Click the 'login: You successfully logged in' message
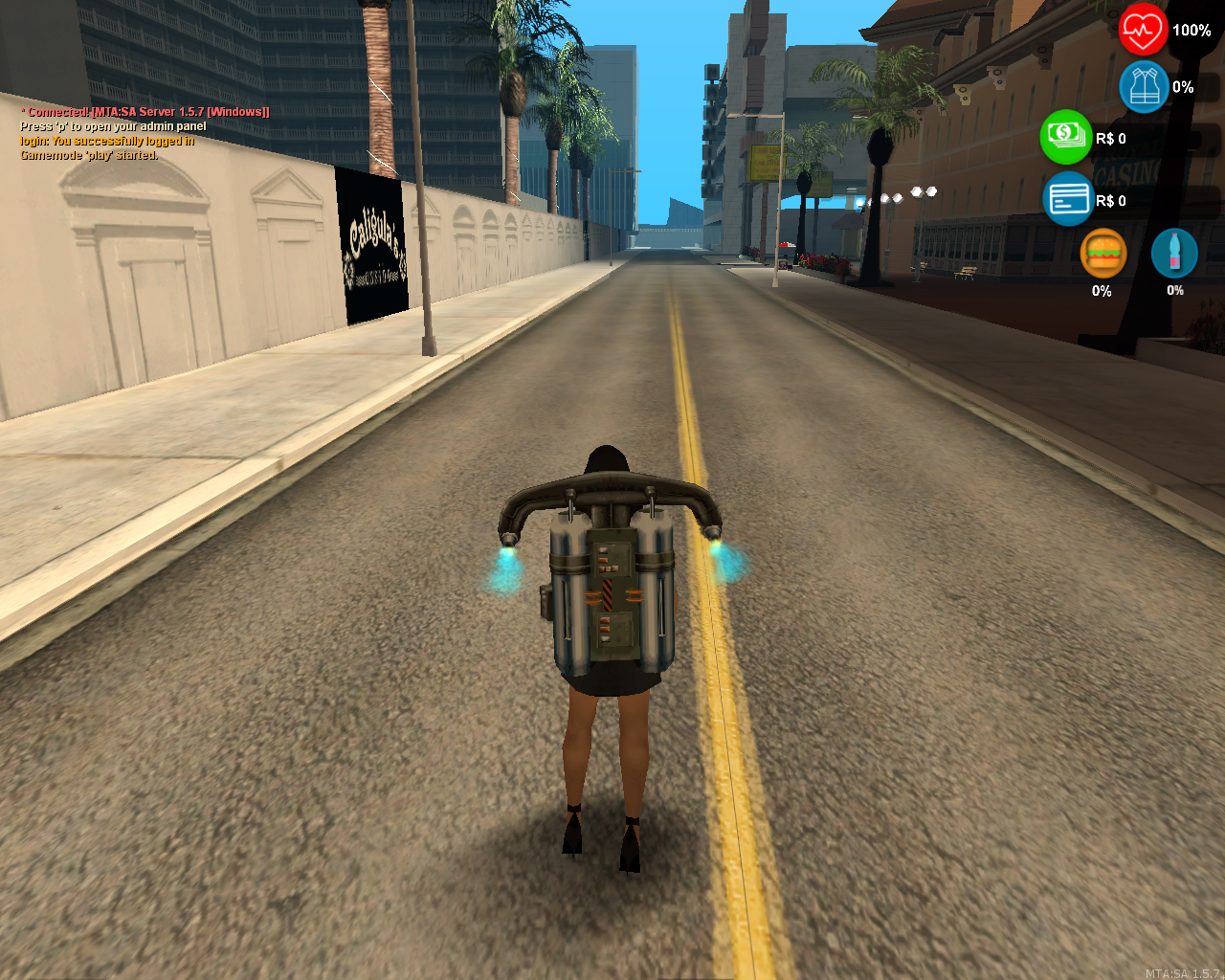1225x980 pixels. pyautogui.click(x=106, y=140)
